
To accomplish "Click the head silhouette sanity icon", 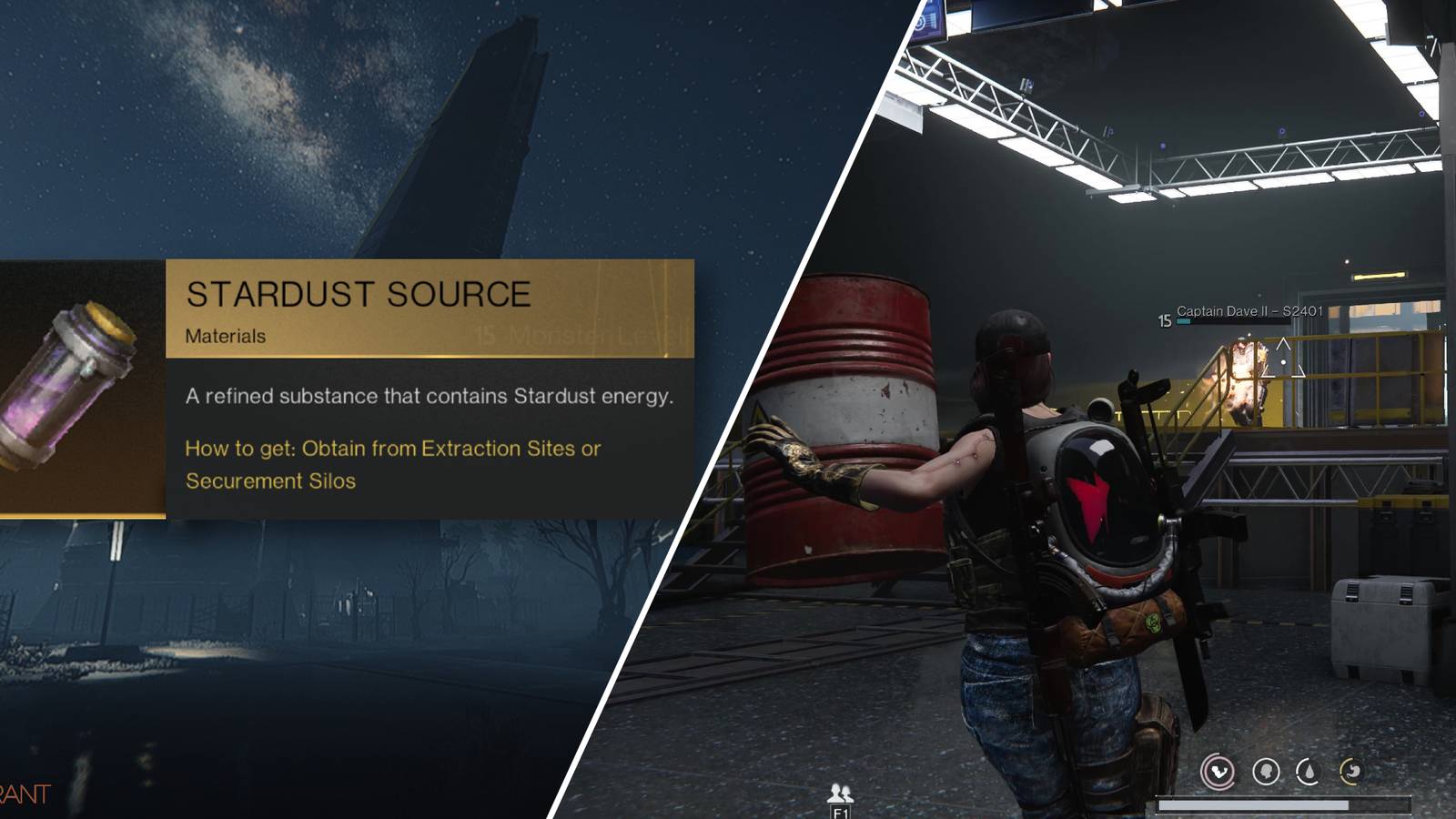I will (1267, 770).
